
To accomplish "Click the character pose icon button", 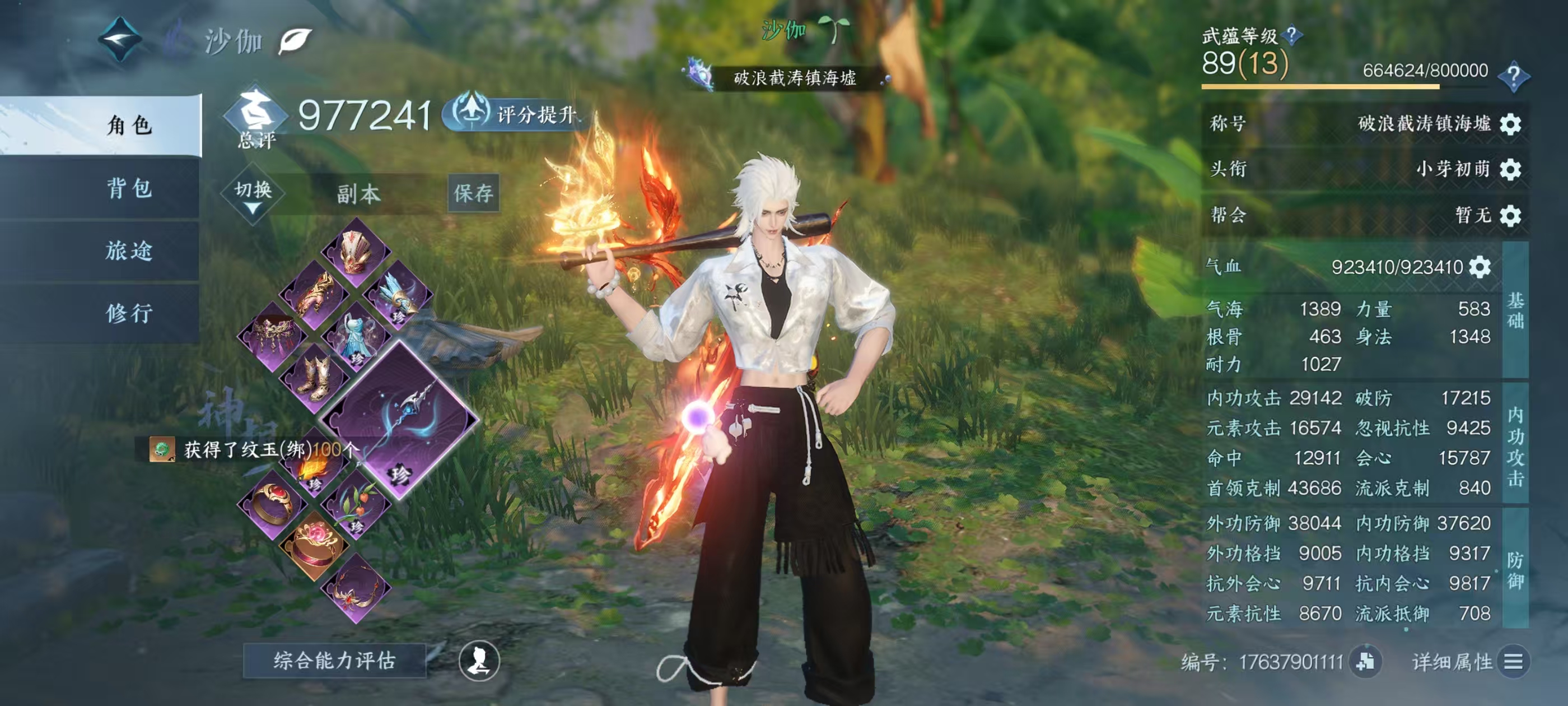I will [x=479, y=661].
